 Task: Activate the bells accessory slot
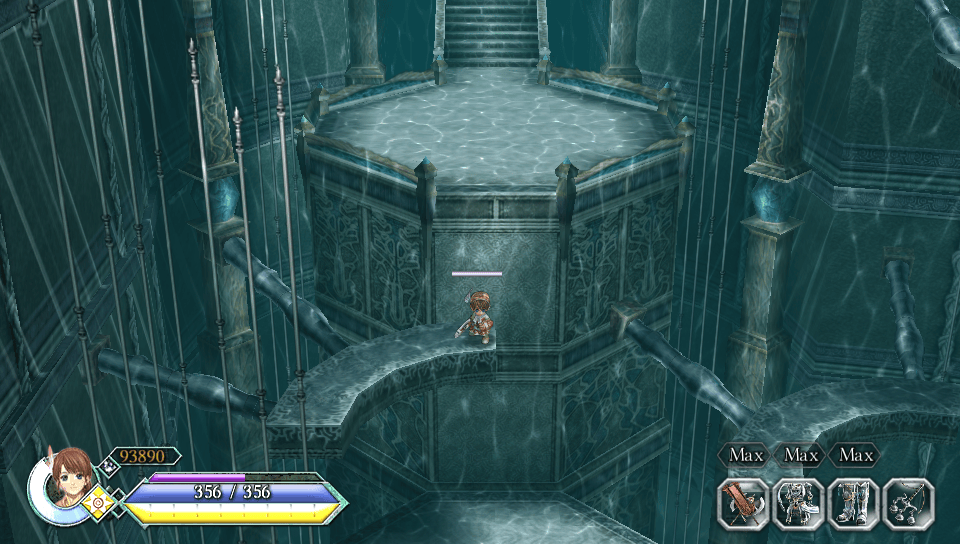908,503
